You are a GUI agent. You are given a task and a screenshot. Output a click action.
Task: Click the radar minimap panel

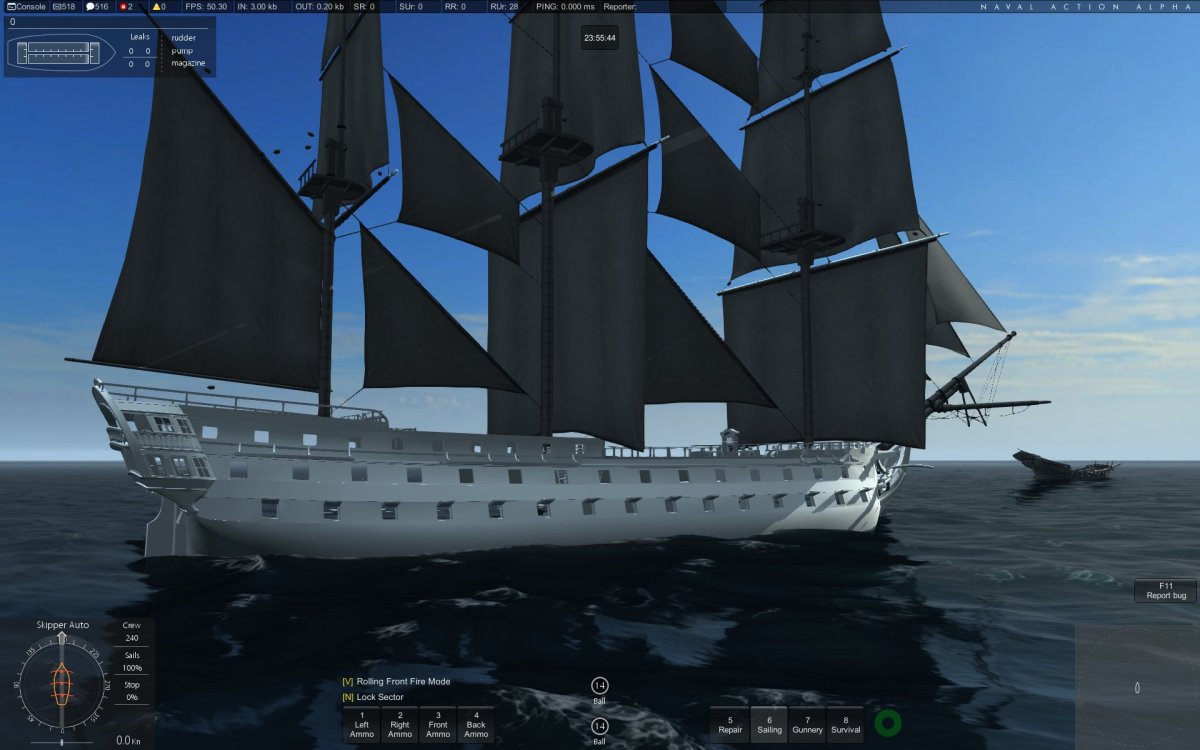pos(1137,687)
